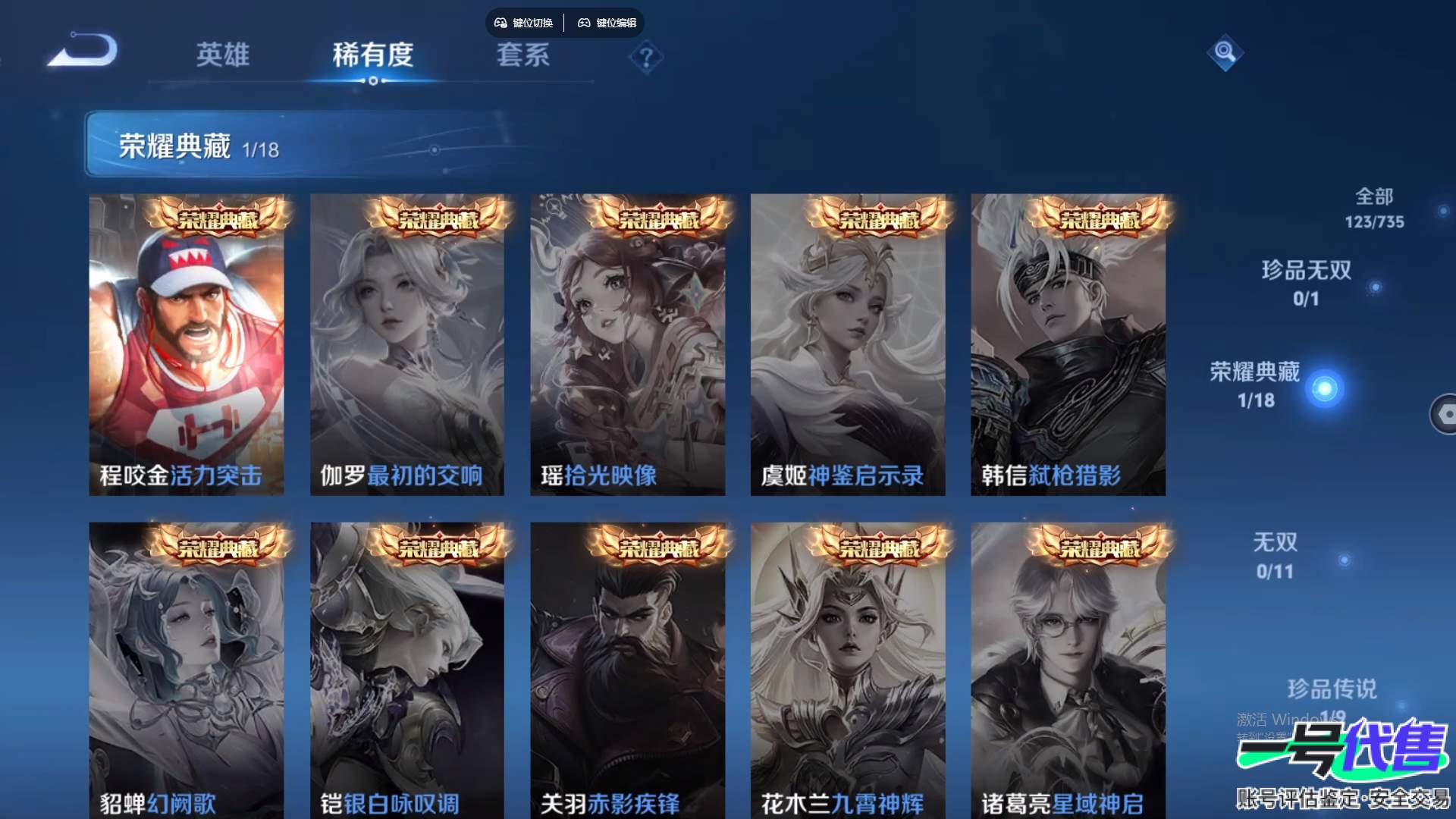Screen dimensions: 1456x819
Task: Choose the 伽罗 最初的交响 skin card
Action: point(407,345)
